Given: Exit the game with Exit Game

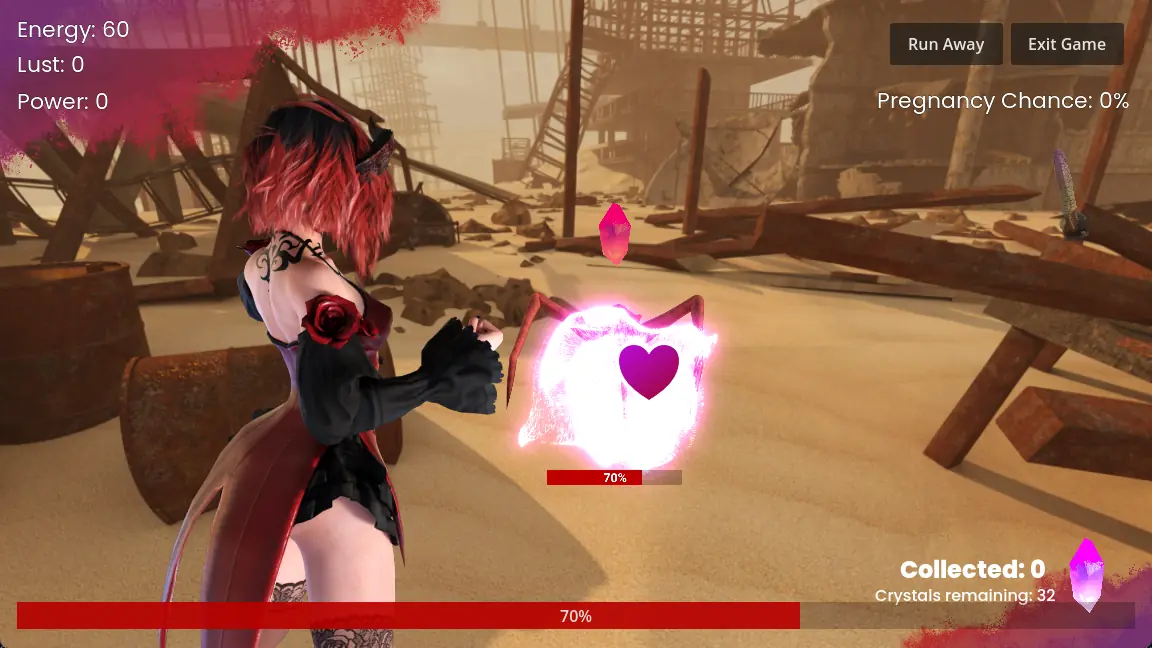Looking at the screenshot, I should coord(1066,44).
